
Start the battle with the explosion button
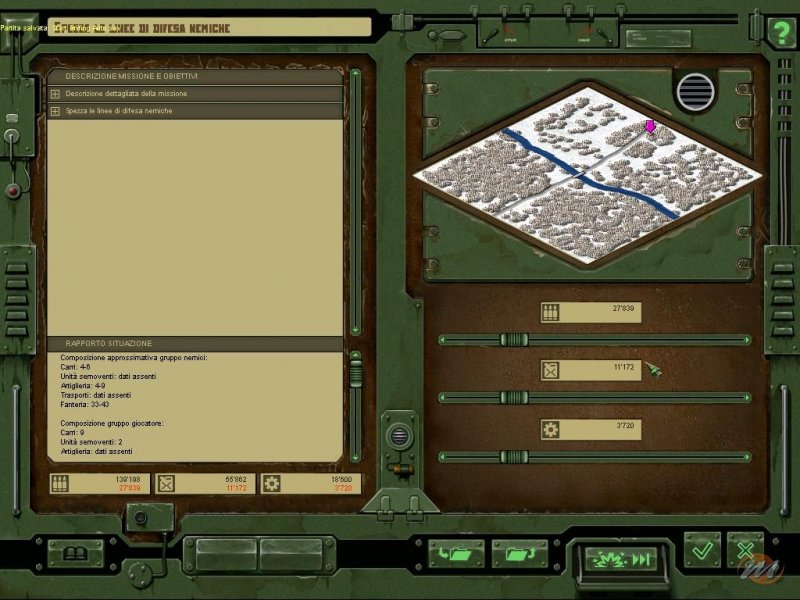click(620, 558)
